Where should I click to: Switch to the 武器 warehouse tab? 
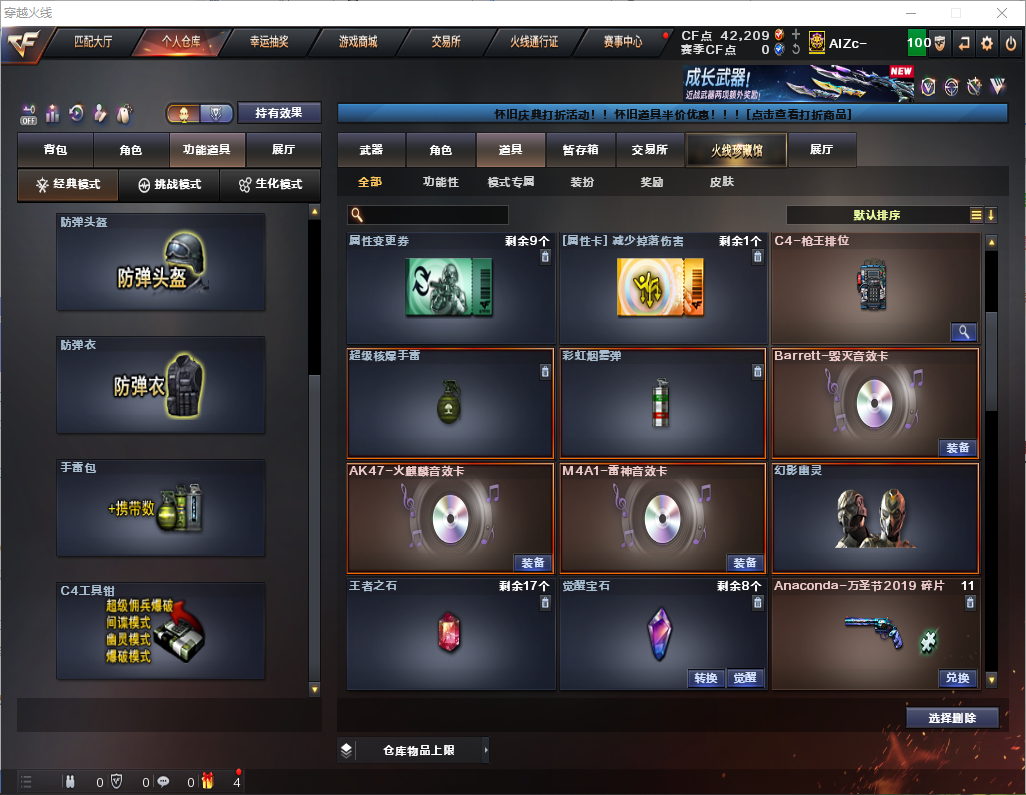[371, 150]
